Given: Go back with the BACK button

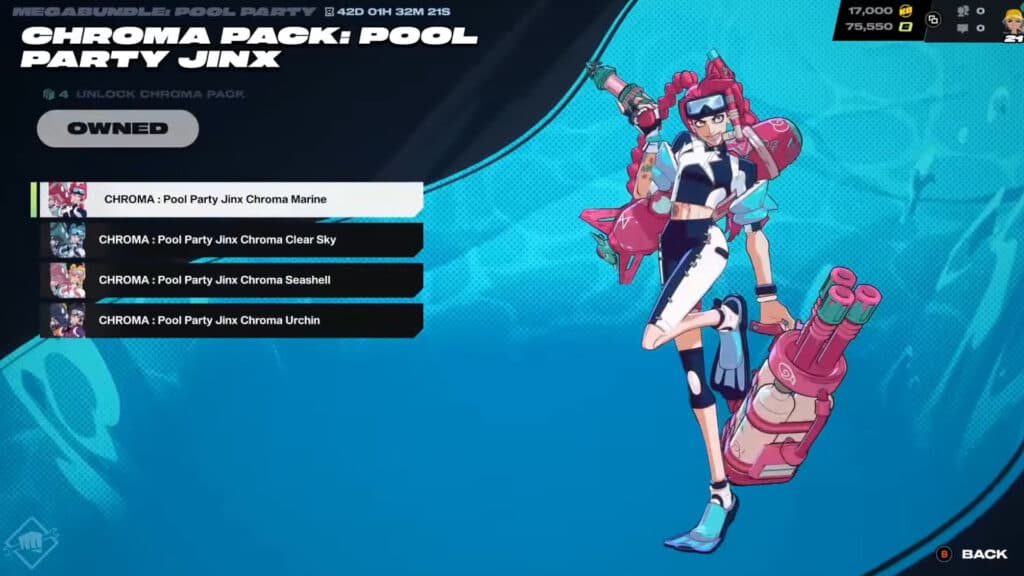Looking at the screenshot, I should 972,554.
